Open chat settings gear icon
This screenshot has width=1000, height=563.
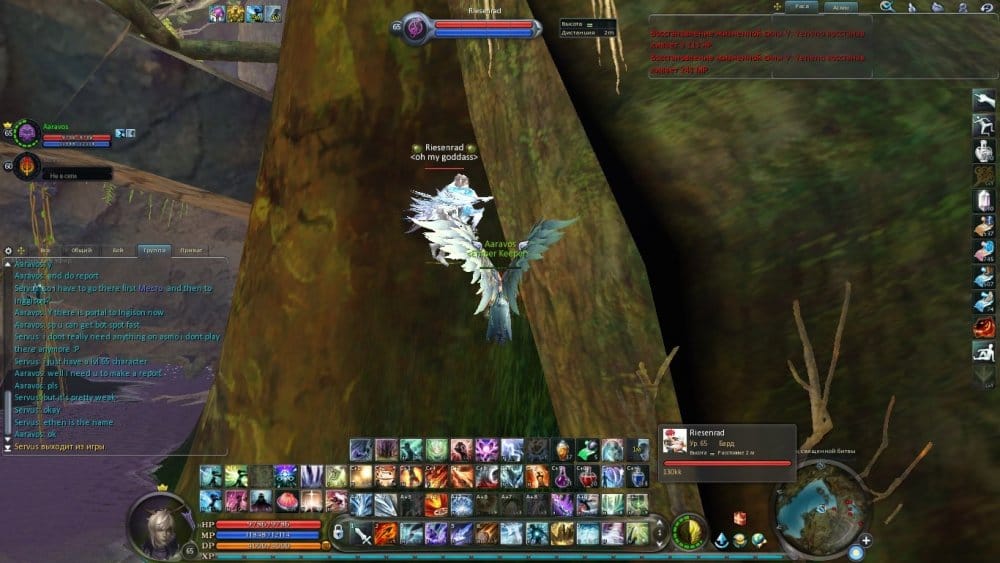8,250
